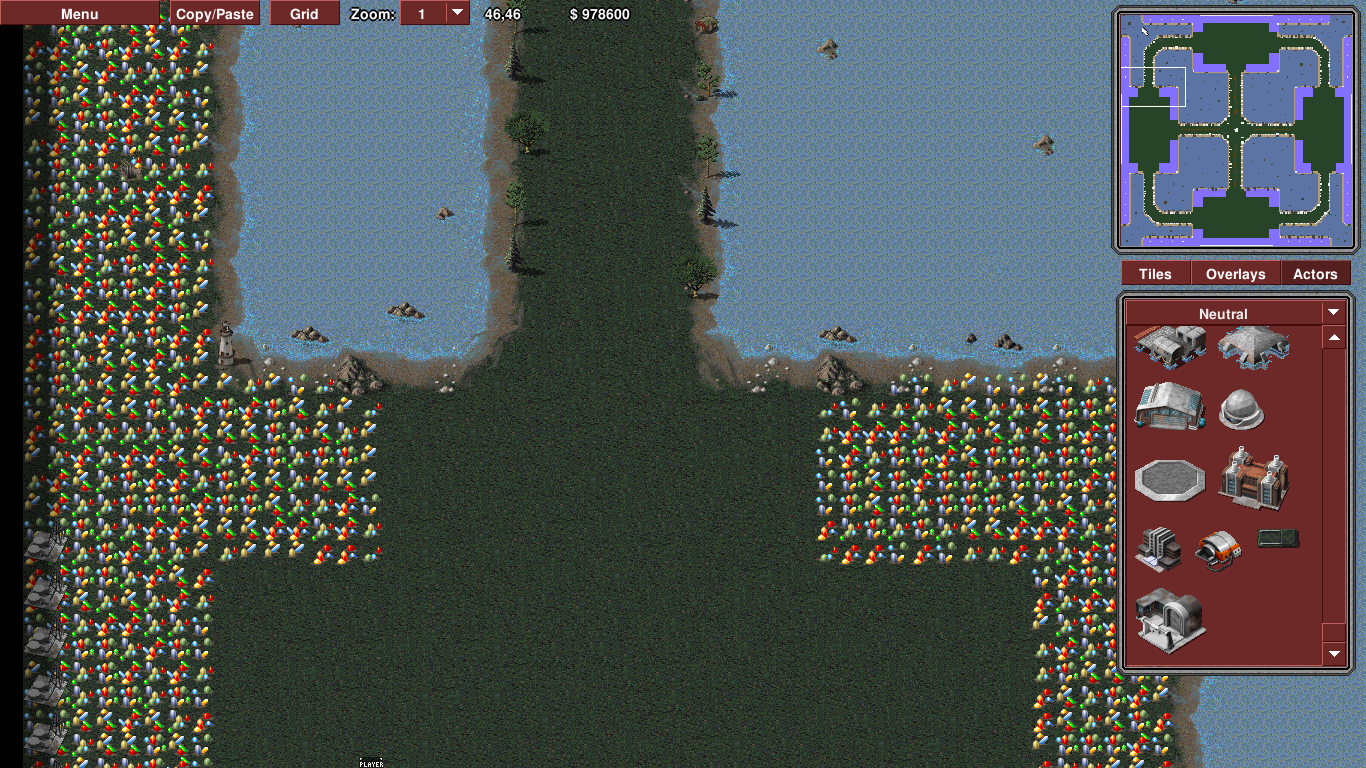Click on the minimap preview
The image size is (1366, 768).
click(x=1236, y=131)
